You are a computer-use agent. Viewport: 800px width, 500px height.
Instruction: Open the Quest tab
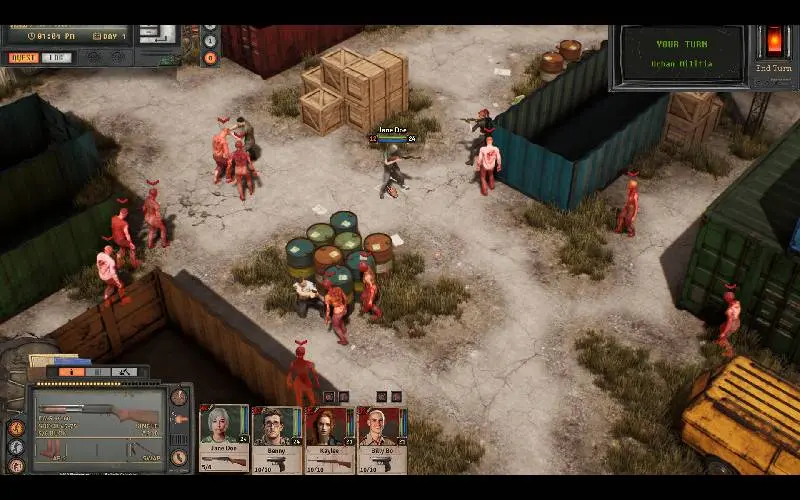click(23, 58)
